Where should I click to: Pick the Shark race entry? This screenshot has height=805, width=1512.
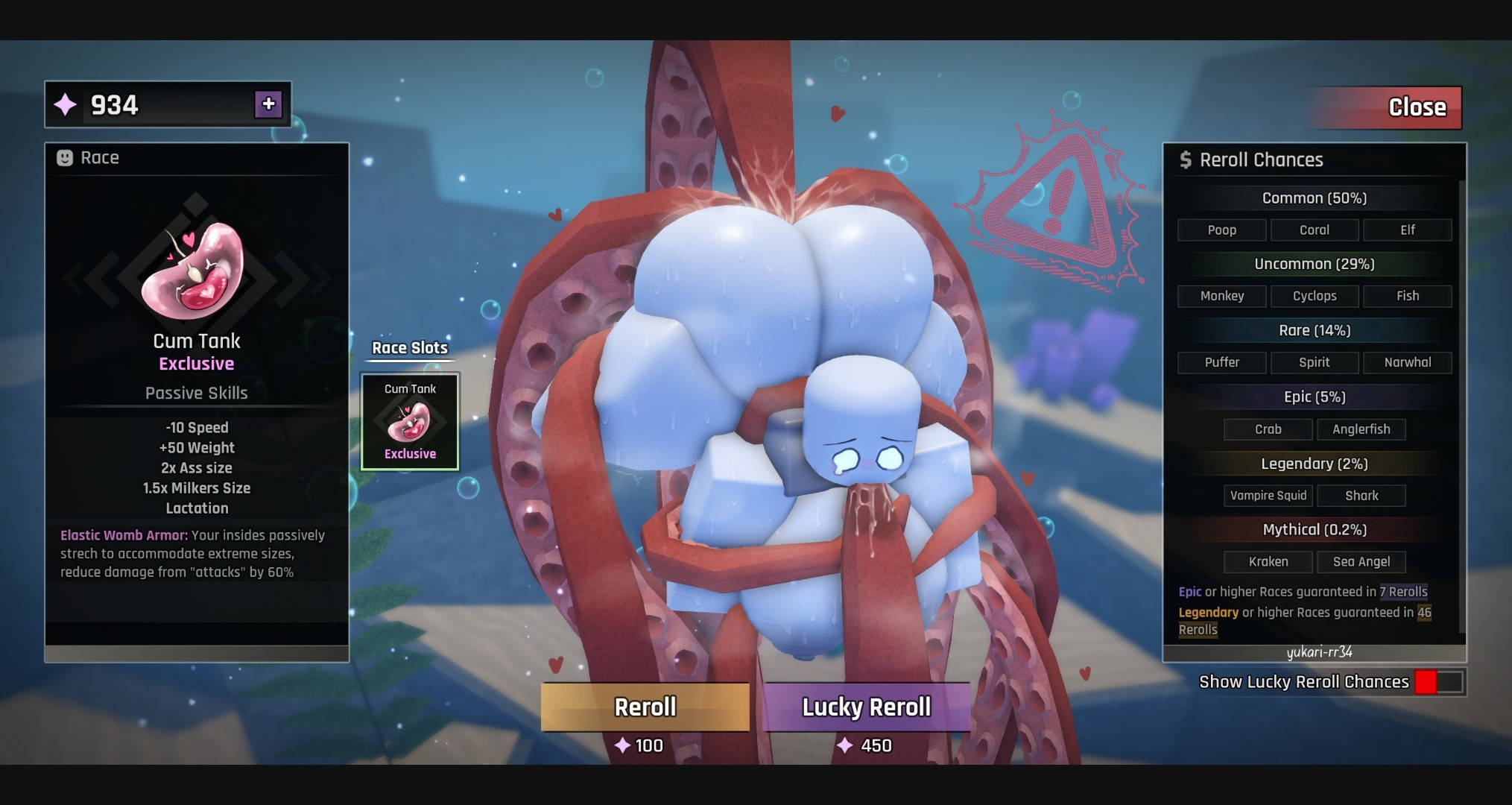[1361, 496]
